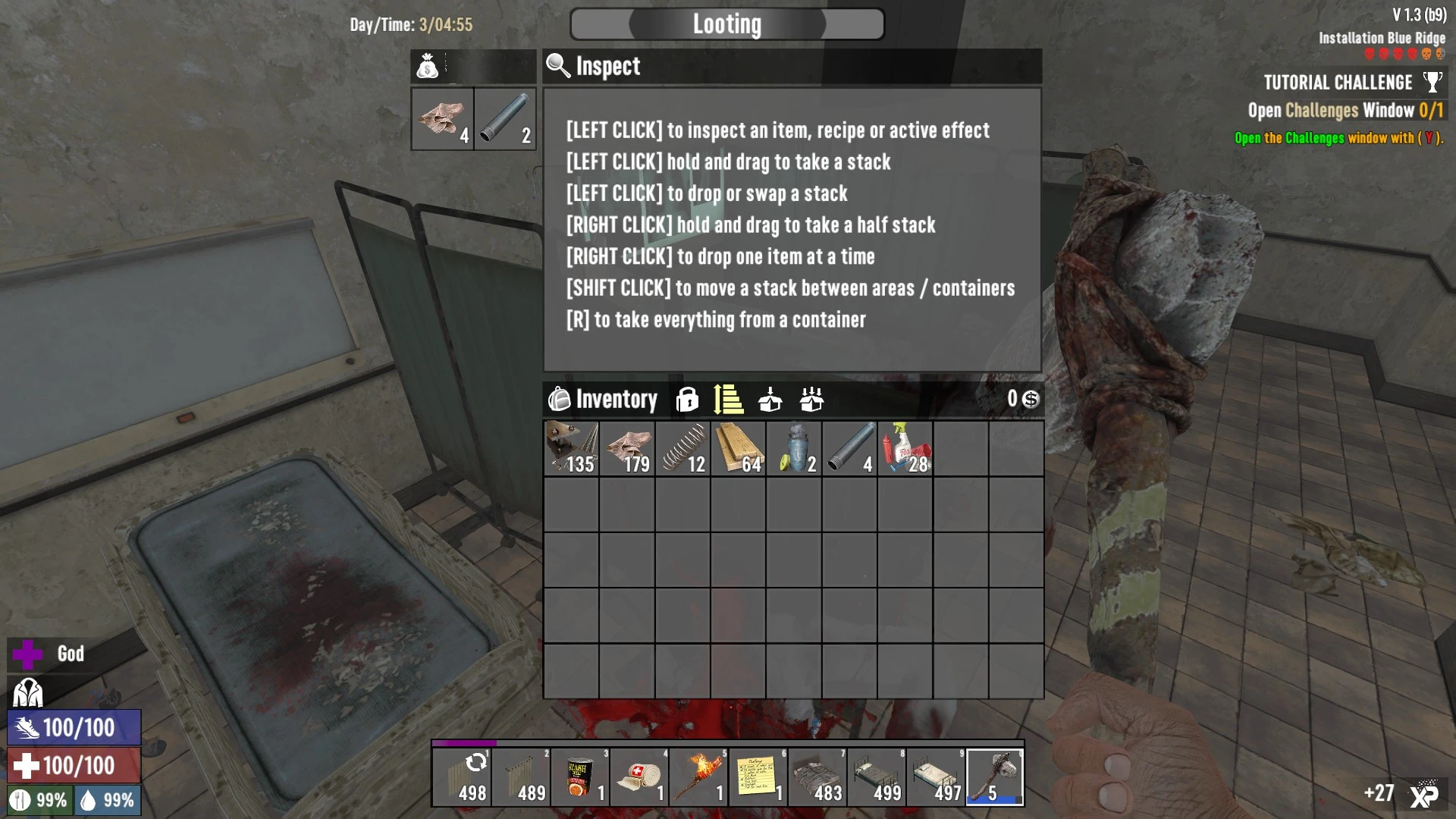Sort the inventory with the yellow sort icon
The height and width of the screenshot is (819, 1456).
[x=728, y=399]
